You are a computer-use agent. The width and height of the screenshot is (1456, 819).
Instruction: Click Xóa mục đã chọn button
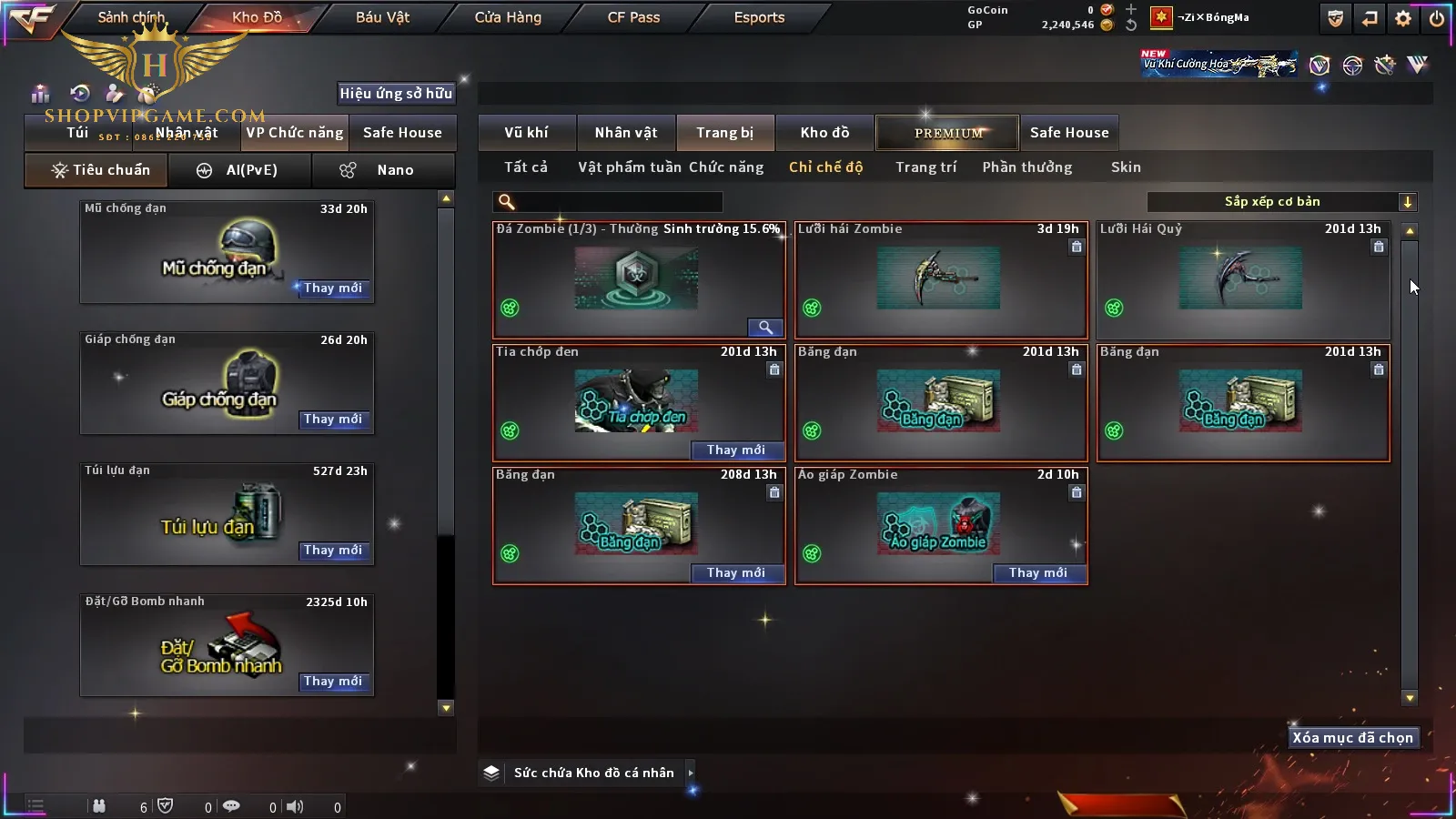pyautogui.click(x=1352, y=738)
